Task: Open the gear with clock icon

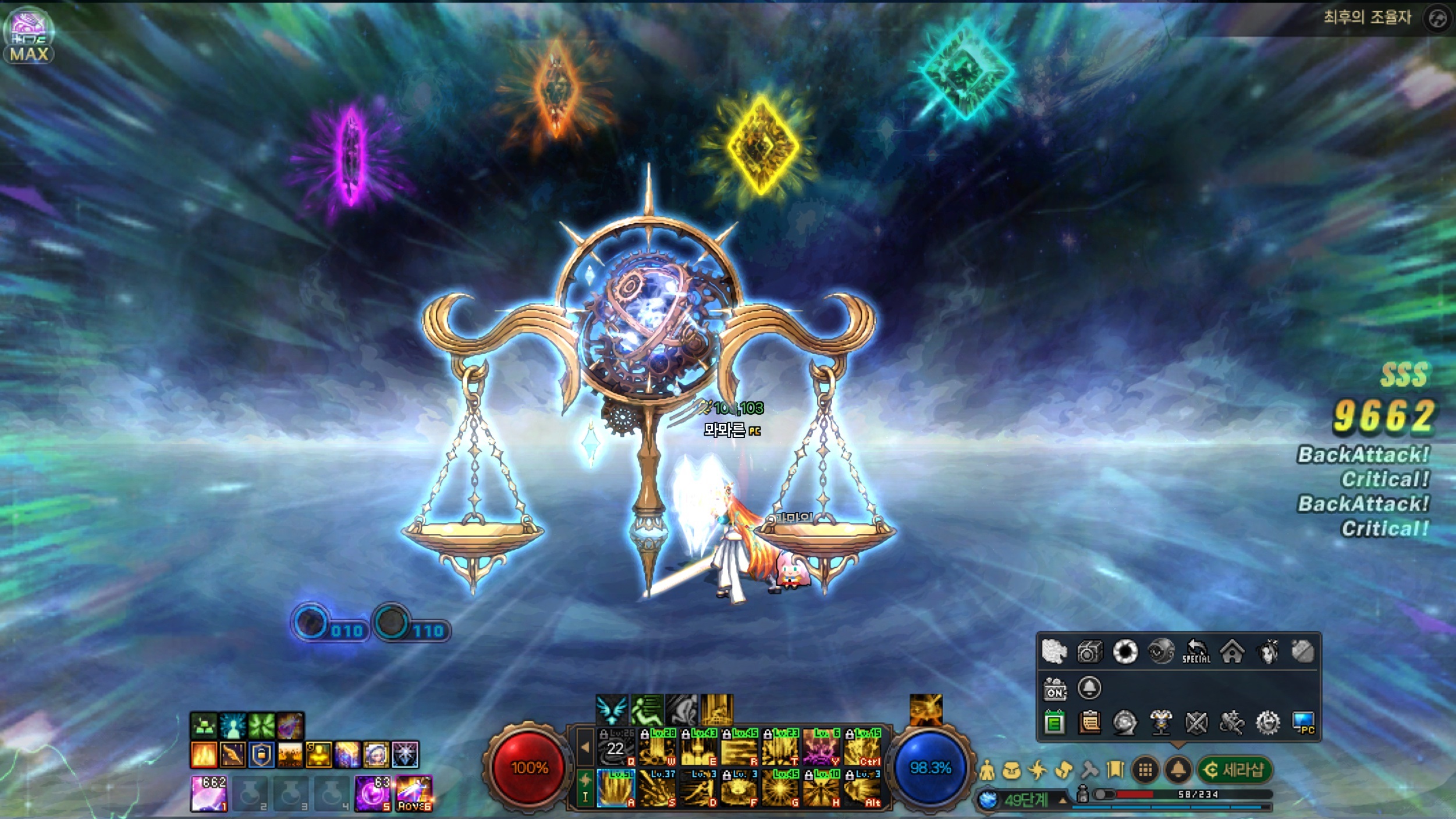Action: coord(1267,723)
